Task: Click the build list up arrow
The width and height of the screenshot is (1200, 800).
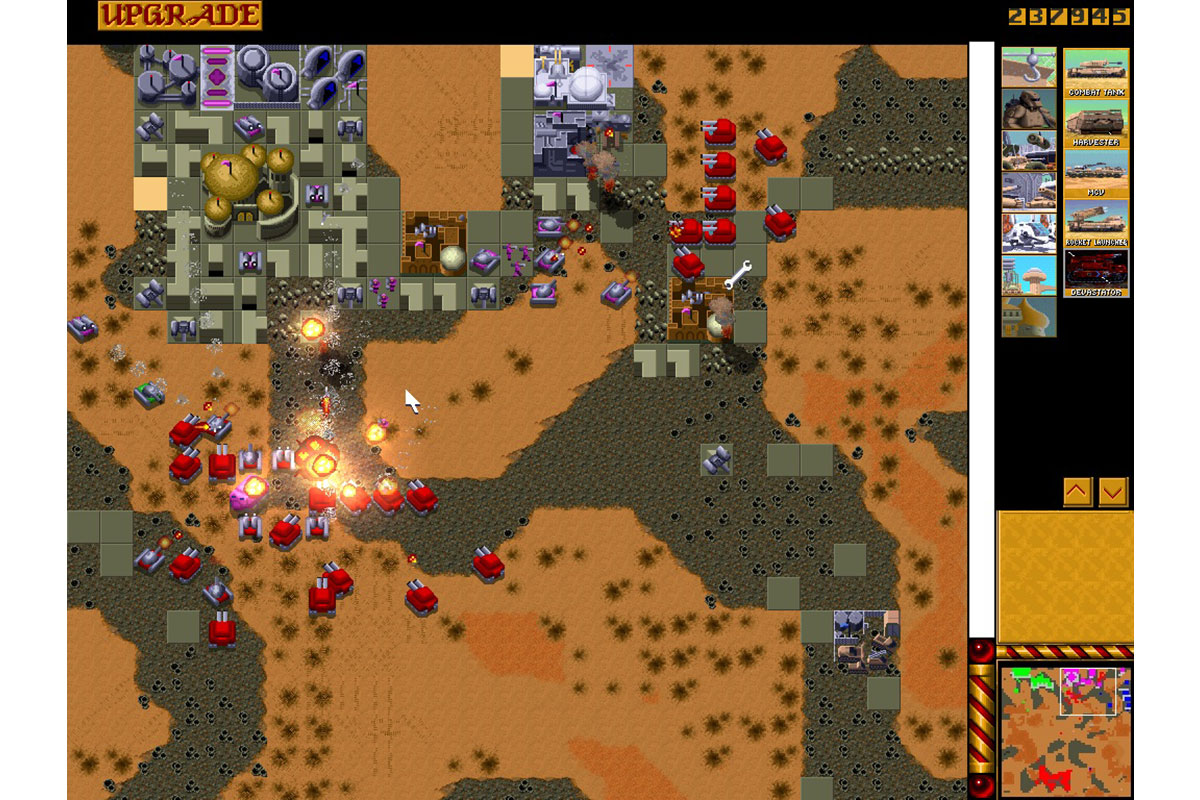Action: [1077, 491]
